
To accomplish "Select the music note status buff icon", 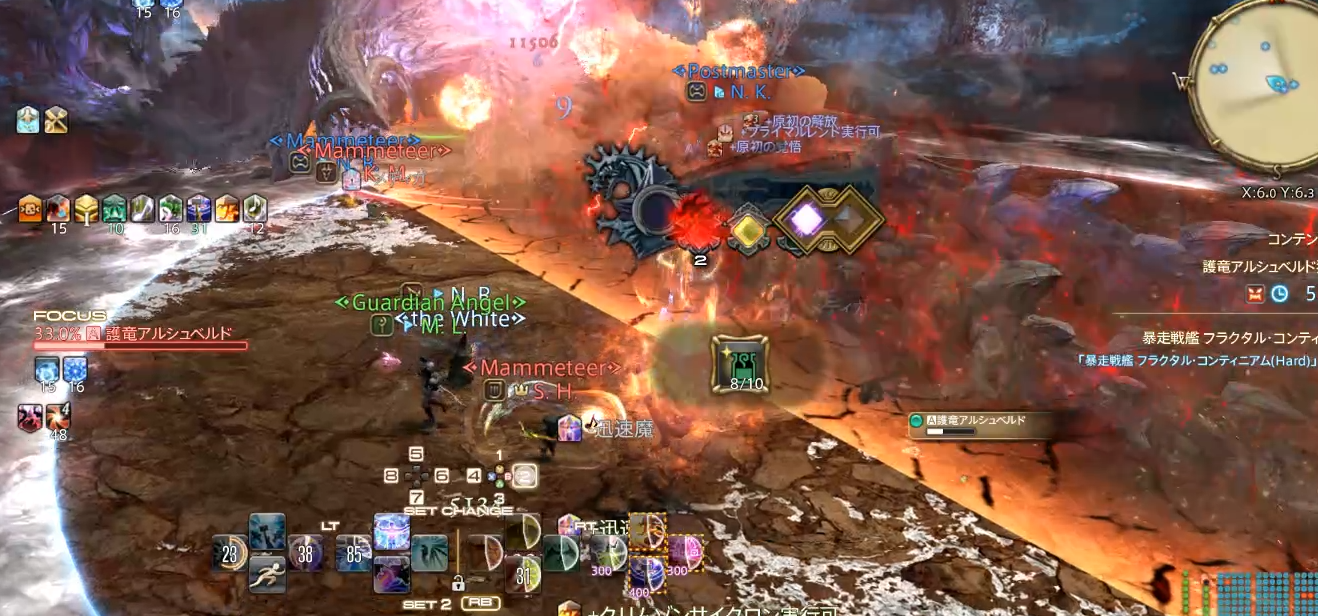I will [x=255, y=206].
